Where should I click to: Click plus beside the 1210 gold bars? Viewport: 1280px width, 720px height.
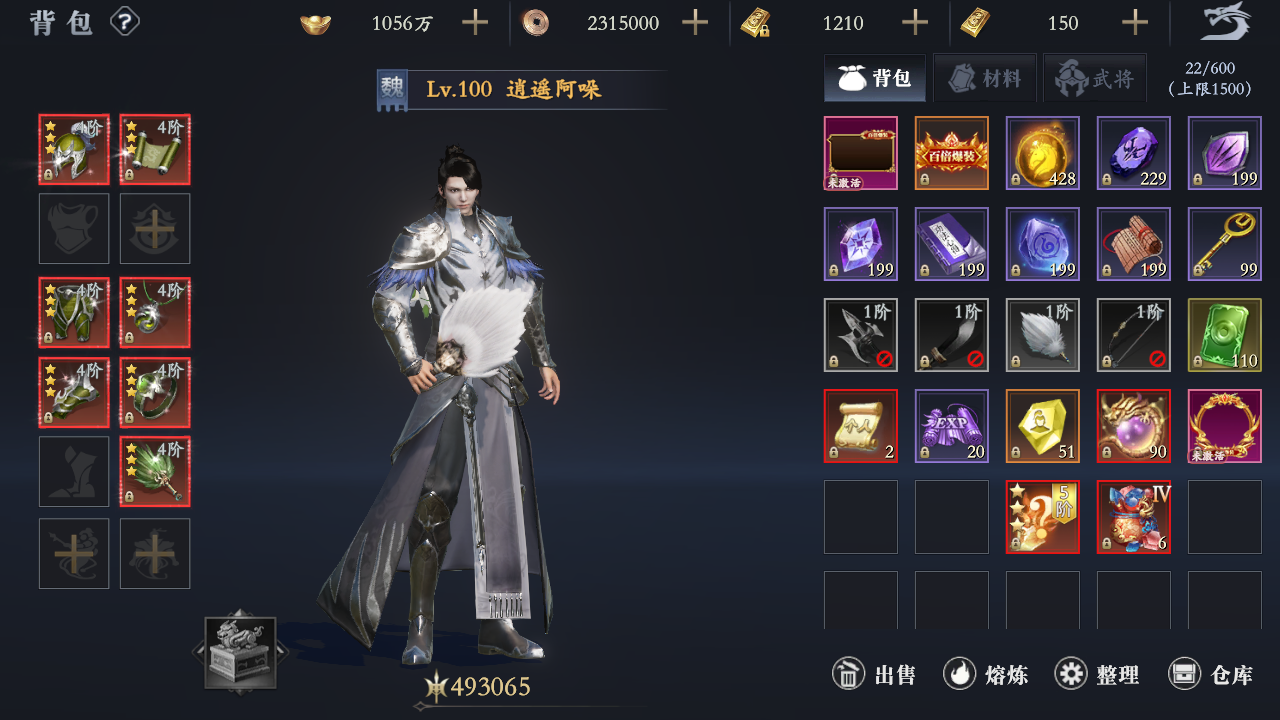(913, 22)
